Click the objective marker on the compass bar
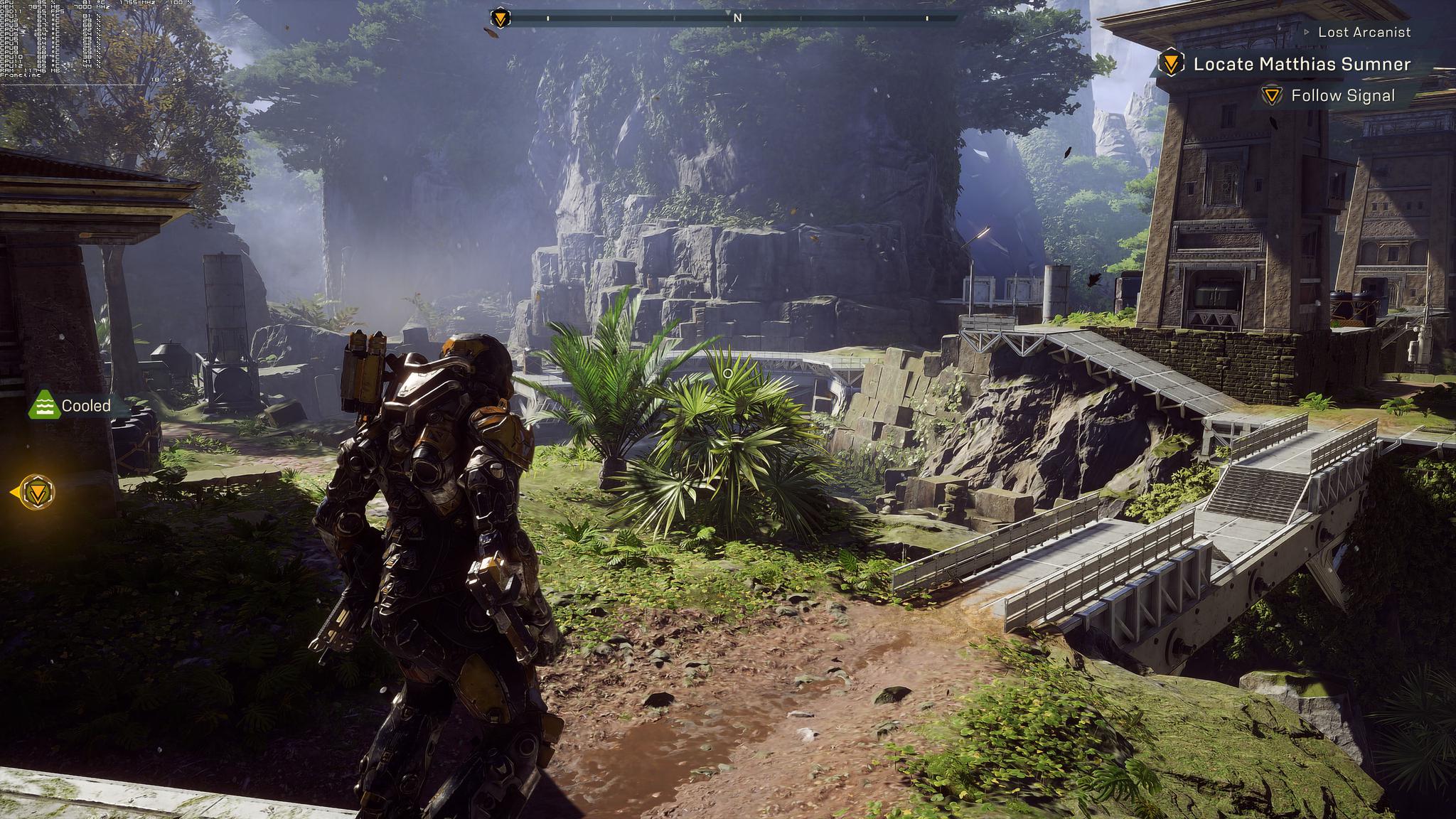Screen dimensions: 1456x819 pos(500,18)
